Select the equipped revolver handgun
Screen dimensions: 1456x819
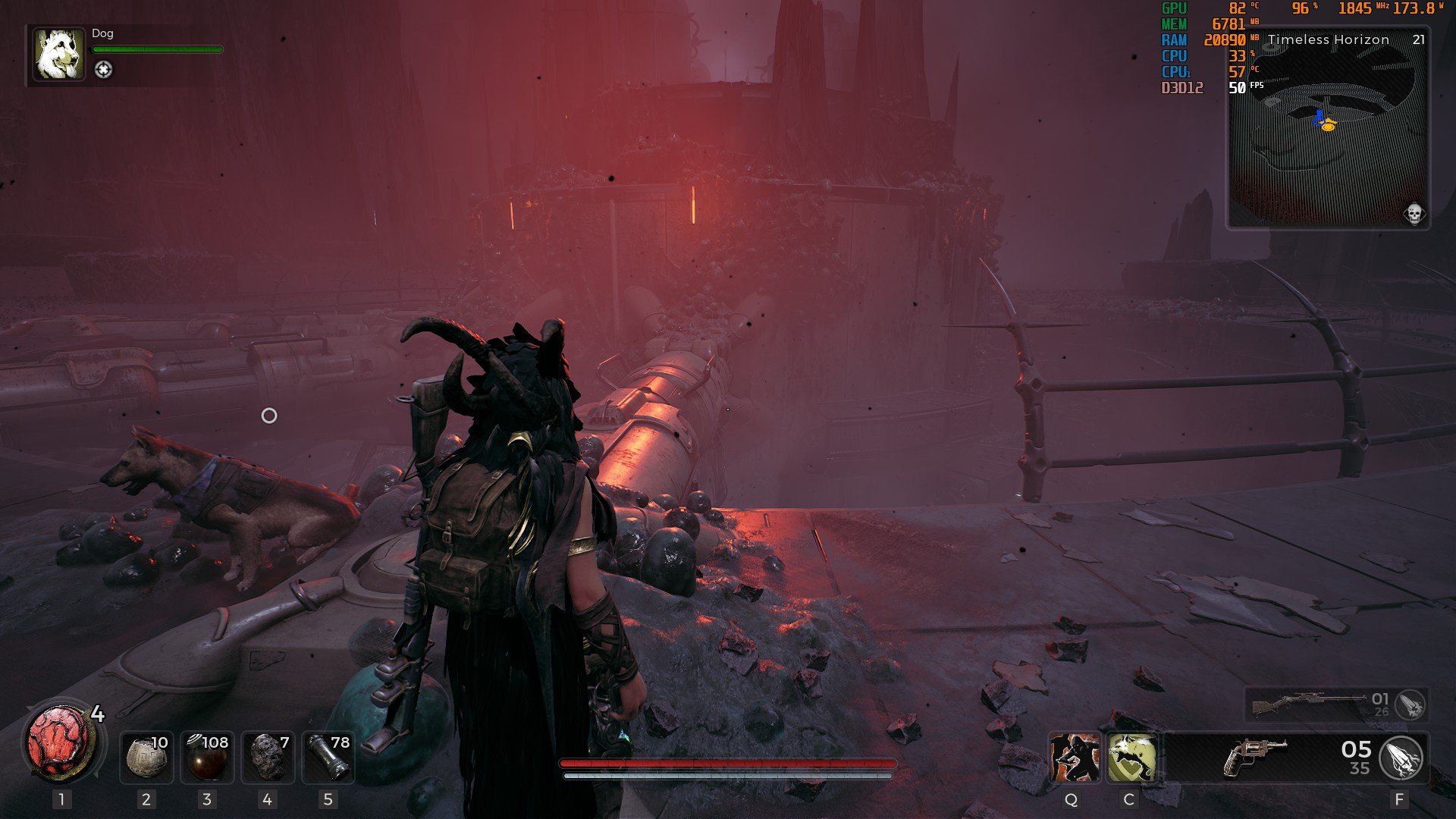click(x=1254, y=758)
